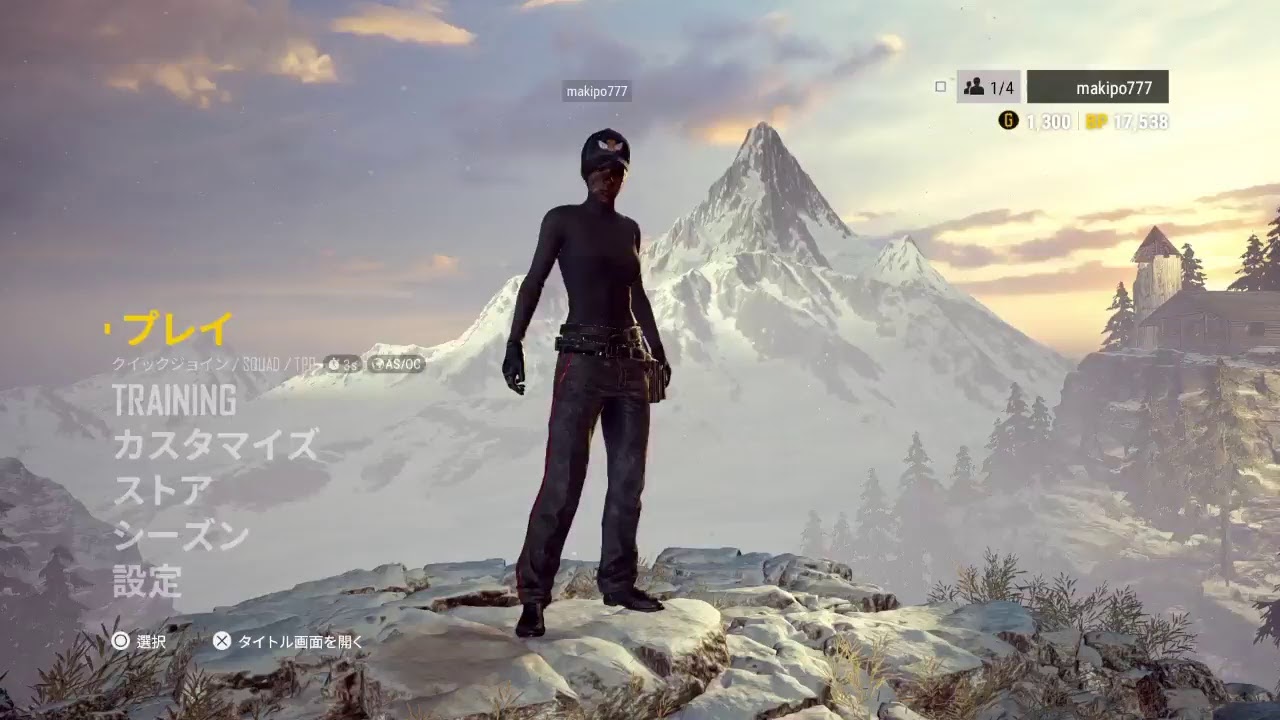Image resolution: width=1280 pixels, height=720 pixels.
Task: Select the プレイ menu entry
Action: (178, 328)
